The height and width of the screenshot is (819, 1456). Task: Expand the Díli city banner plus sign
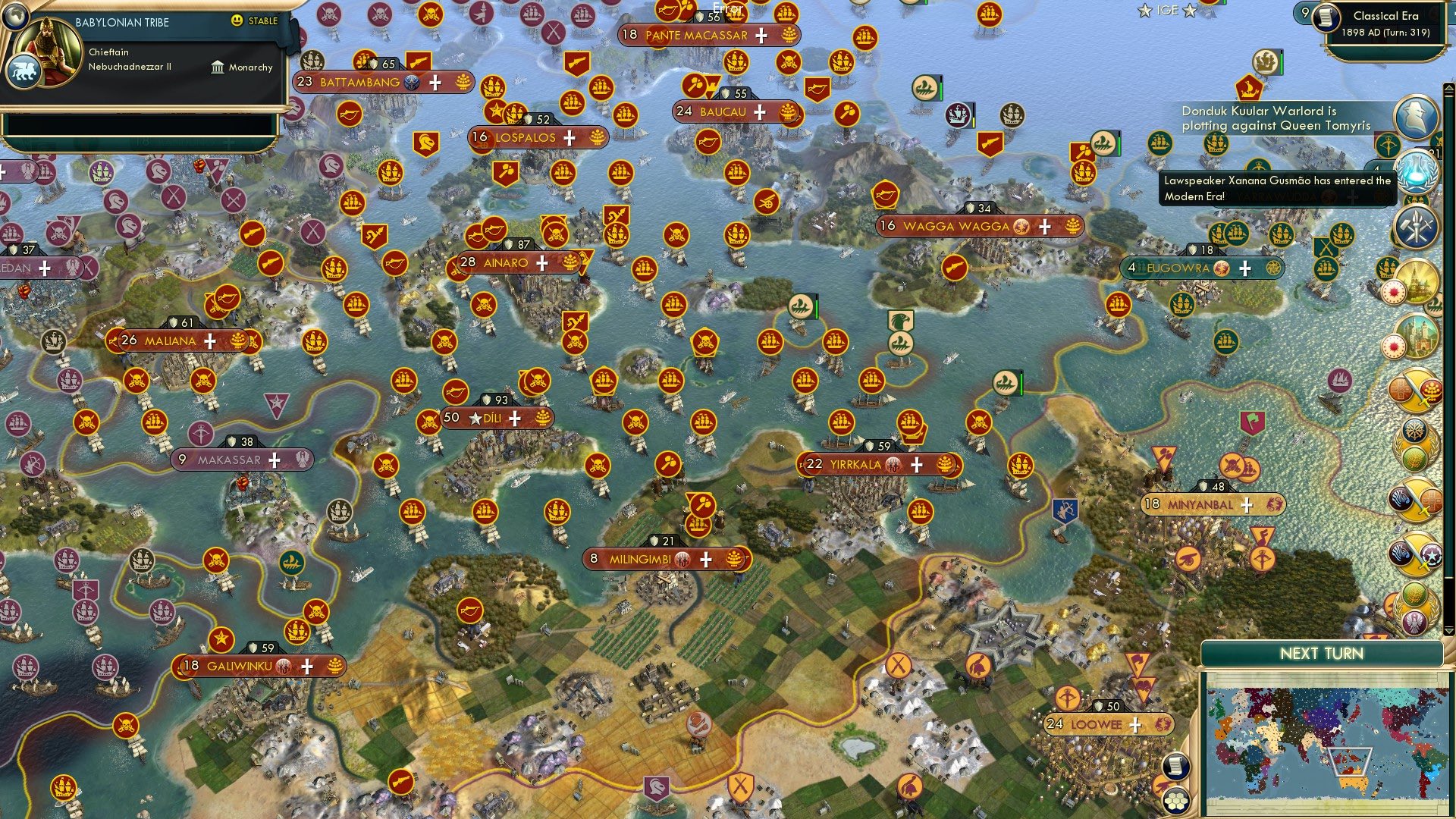click(x=515, y=417)
